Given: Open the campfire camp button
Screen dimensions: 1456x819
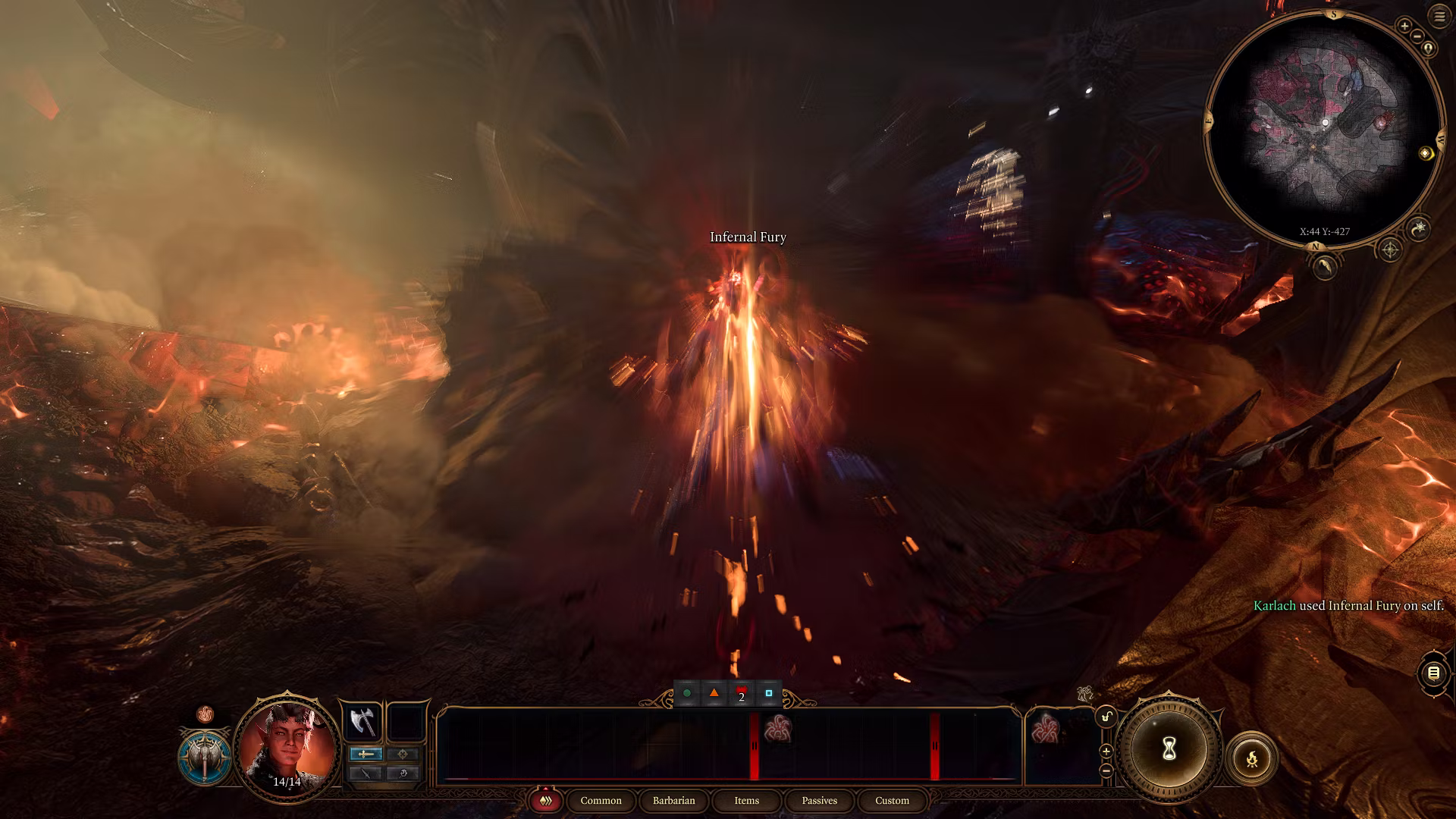Looking at the screenshot, I should click(1251, 758).
